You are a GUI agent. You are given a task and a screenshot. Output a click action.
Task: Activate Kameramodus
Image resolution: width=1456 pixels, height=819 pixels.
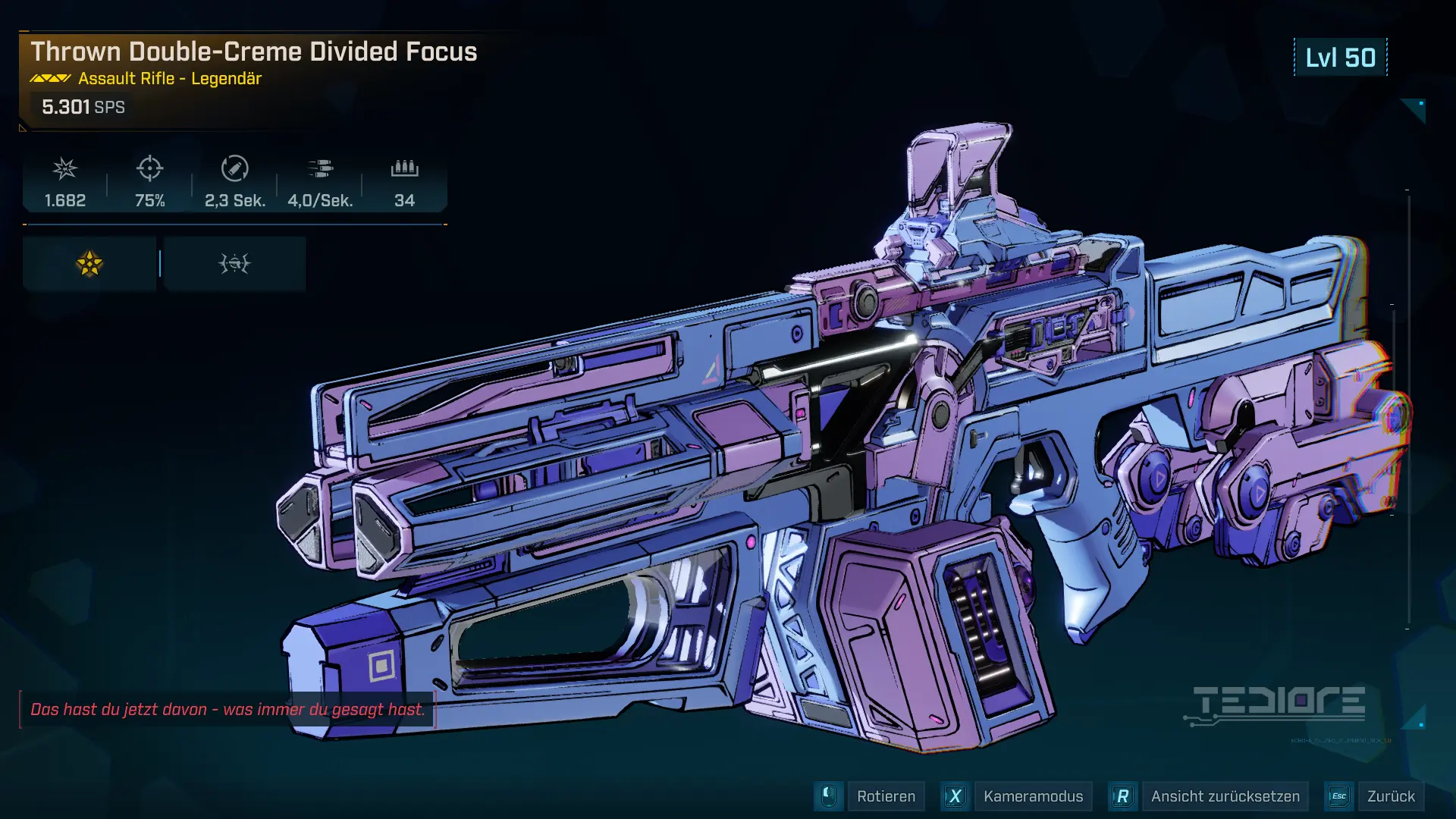pos(1032,796)
